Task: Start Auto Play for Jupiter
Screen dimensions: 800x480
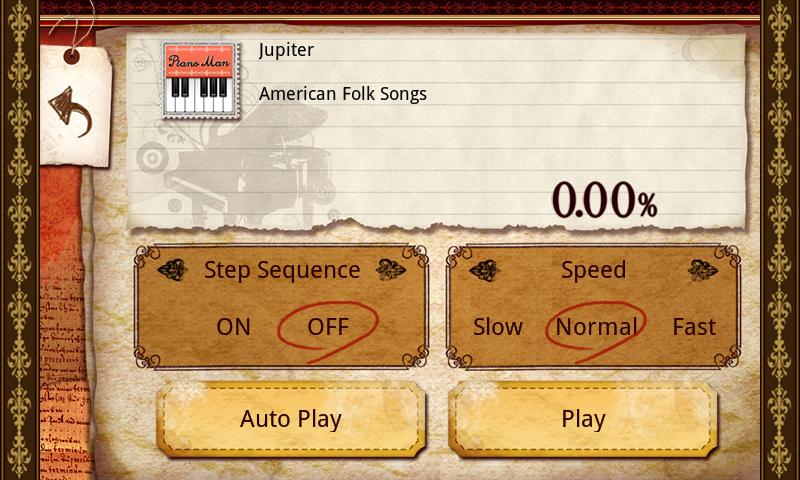Action: click(291, 419)
